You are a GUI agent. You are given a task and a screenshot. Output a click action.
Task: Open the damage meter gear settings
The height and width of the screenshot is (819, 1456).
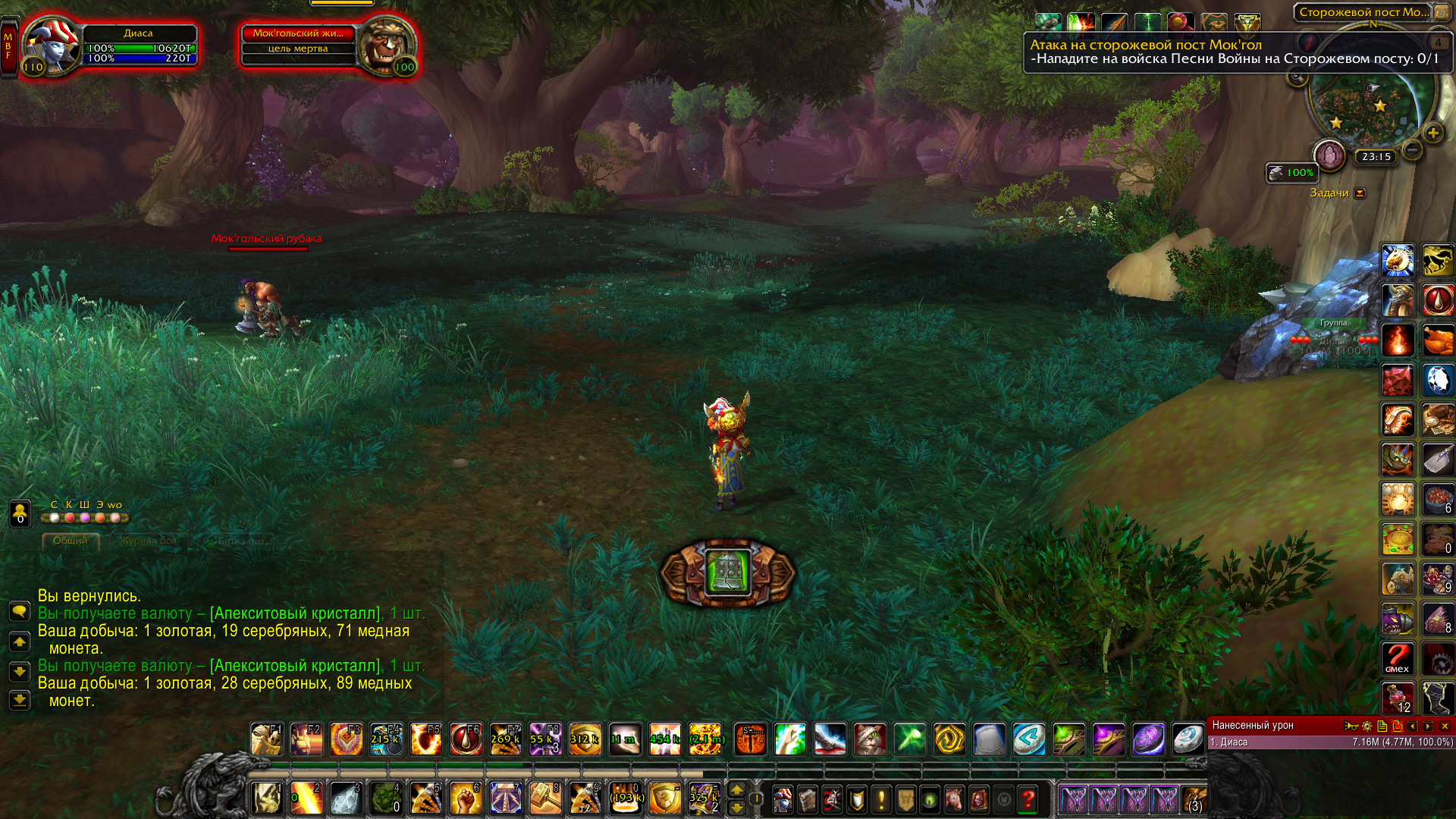coord(1367,726)
